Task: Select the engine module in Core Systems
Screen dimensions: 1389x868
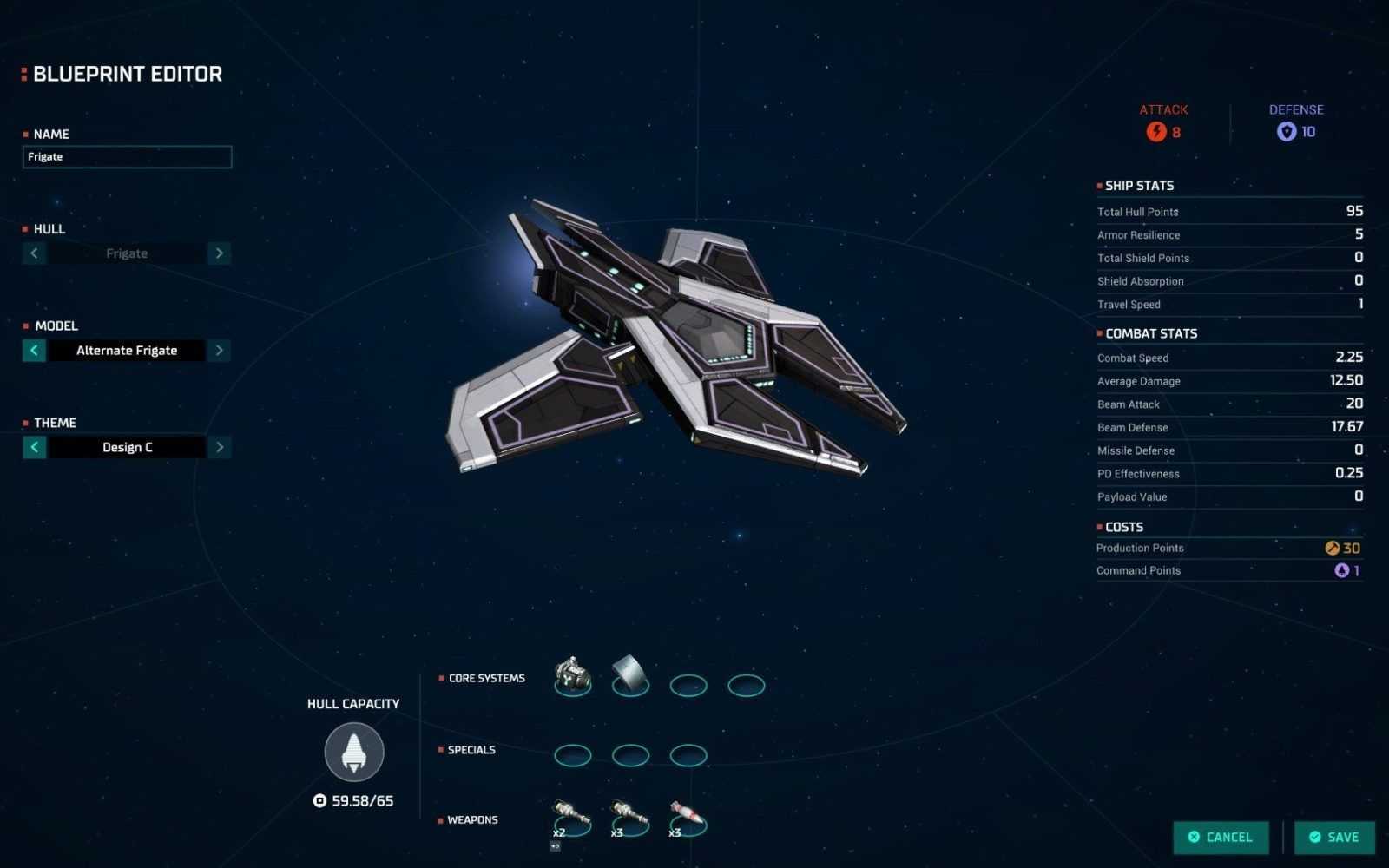Action: coord(572,676)
